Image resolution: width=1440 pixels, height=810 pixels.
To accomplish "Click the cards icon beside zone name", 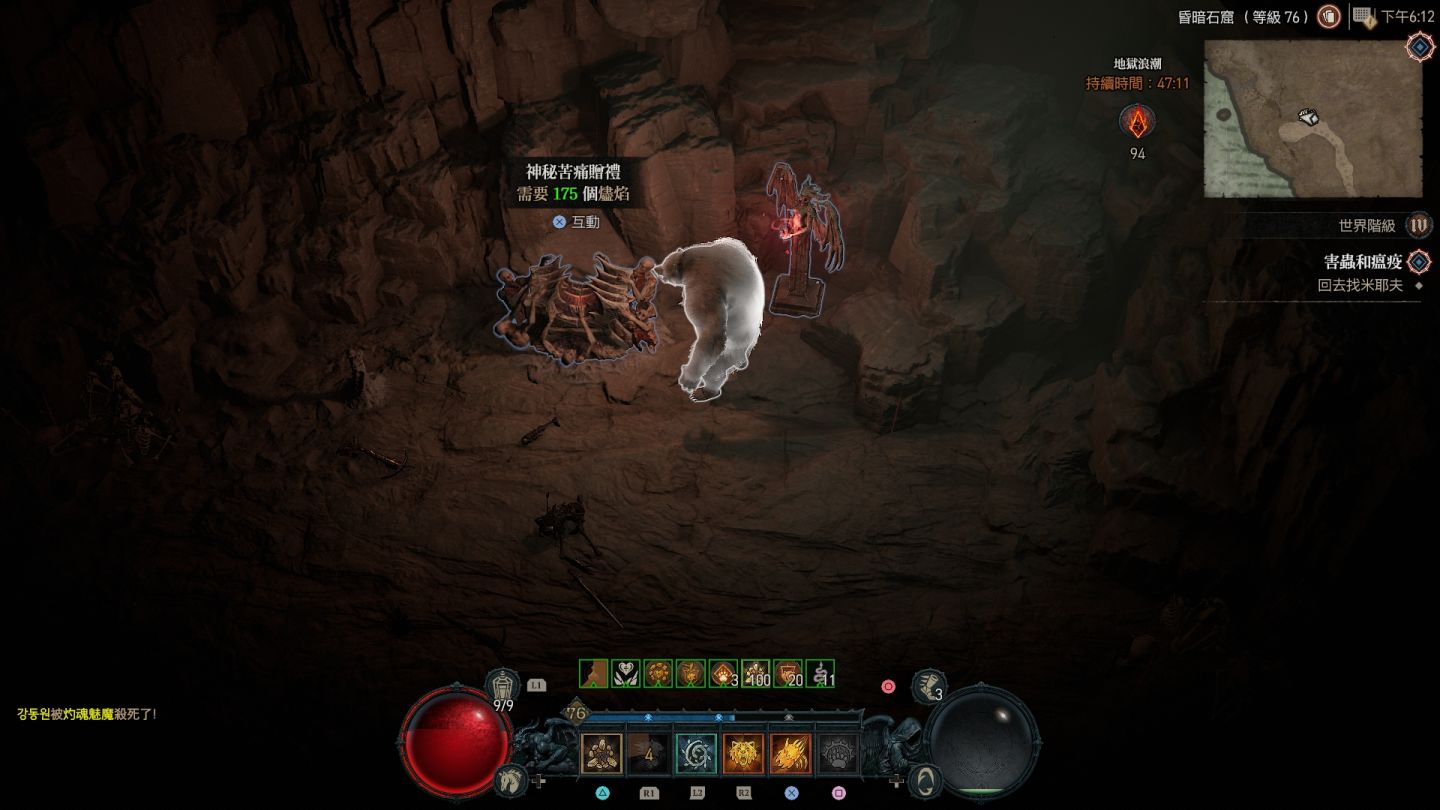I will 1328,16.
